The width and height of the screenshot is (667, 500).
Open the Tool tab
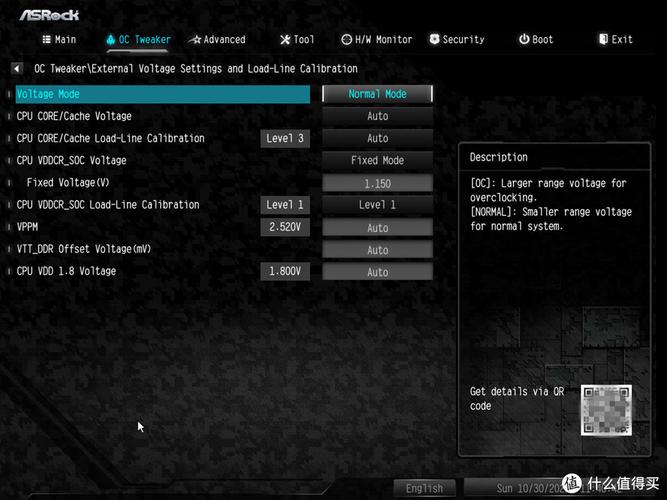pos(297,40)
